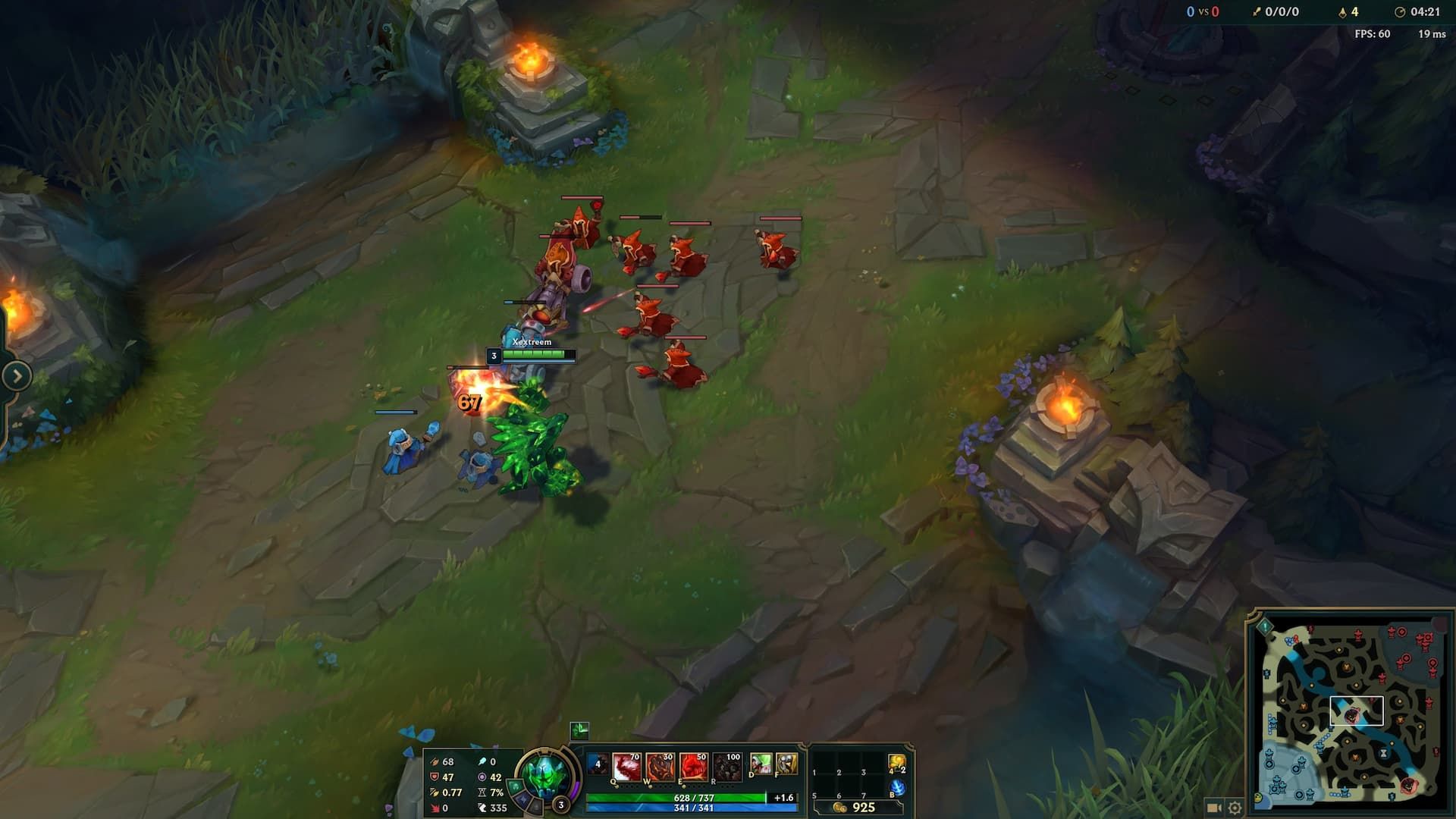Click the armor shield stat icon
Image resolution: width=1456 pixels, height=819 pixels.
click(435, 778)
